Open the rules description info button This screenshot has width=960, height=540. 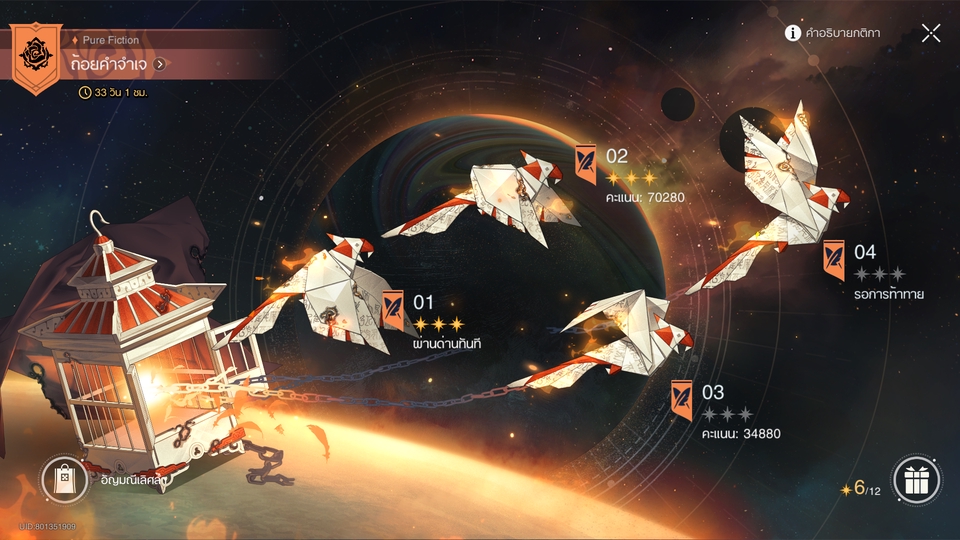(x=793, y=33)
